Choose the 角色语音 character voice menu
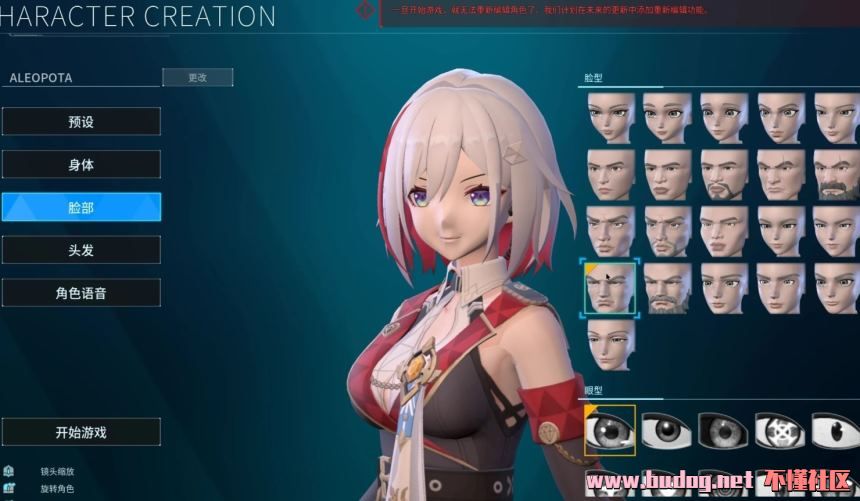860x501 pixels. click(x=81, y=293)
